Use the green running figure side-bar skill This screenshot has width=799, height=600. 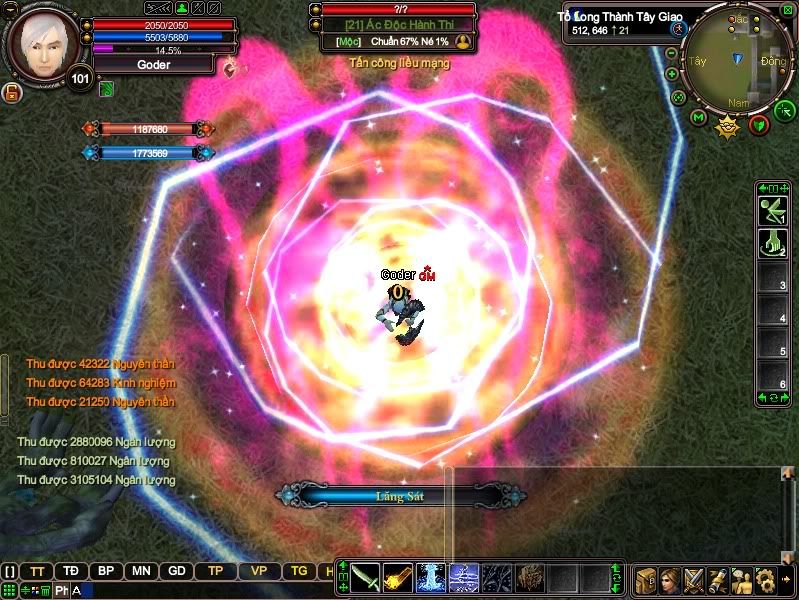pos(771,211)
